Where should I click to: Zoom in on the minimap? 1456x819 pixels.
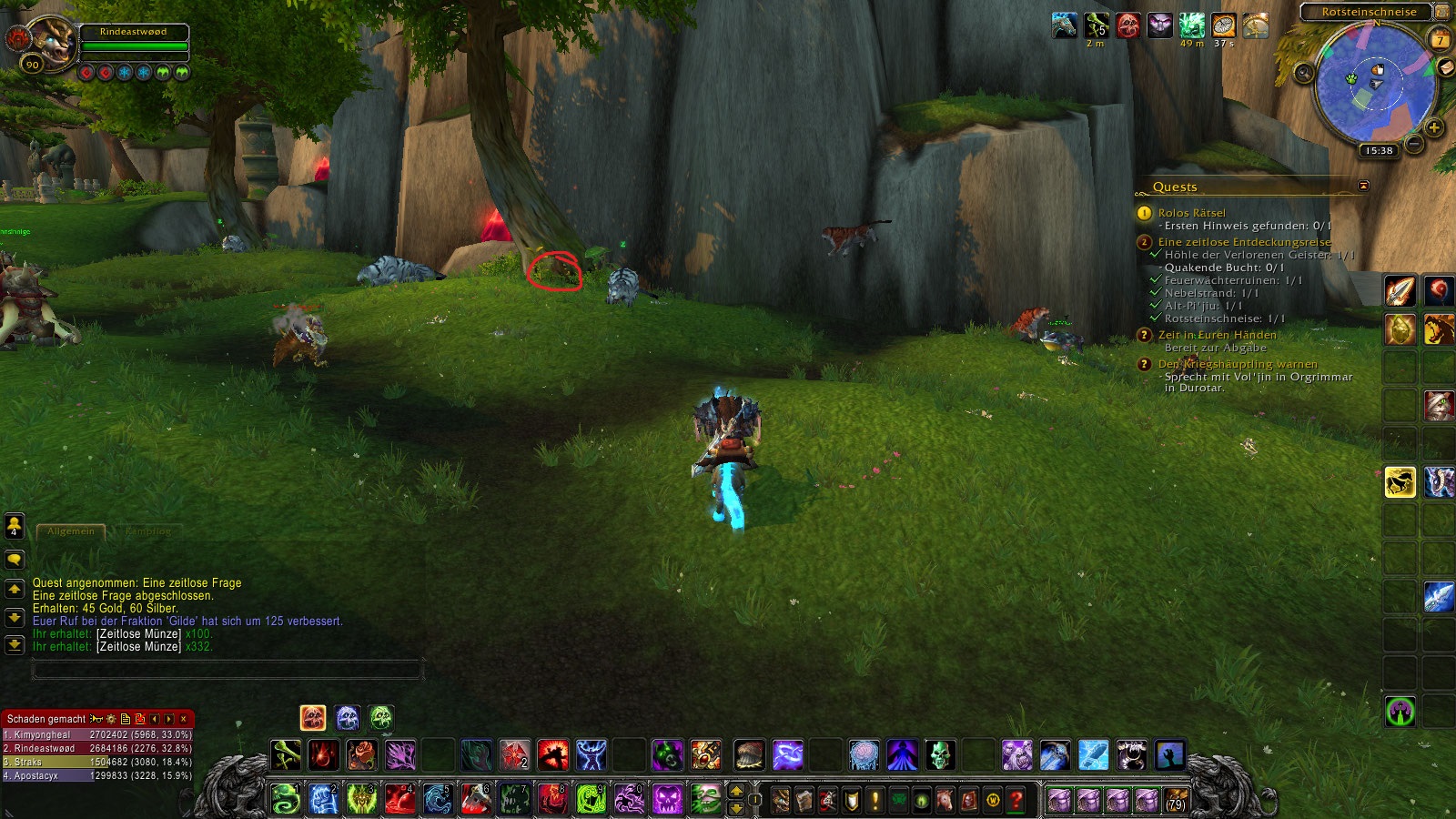coord(1434,127)
